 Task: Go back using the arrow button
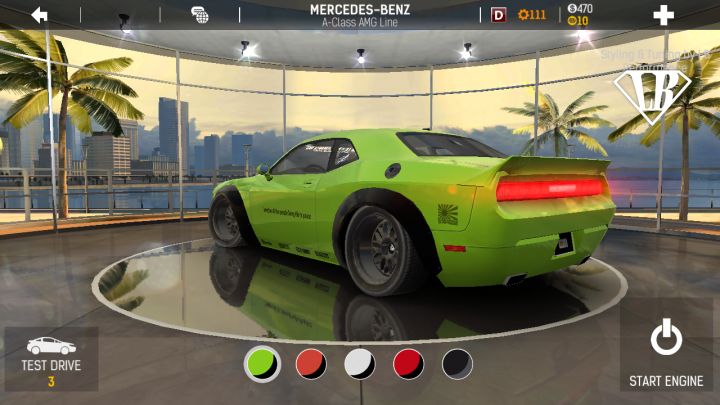click(39, 15)
